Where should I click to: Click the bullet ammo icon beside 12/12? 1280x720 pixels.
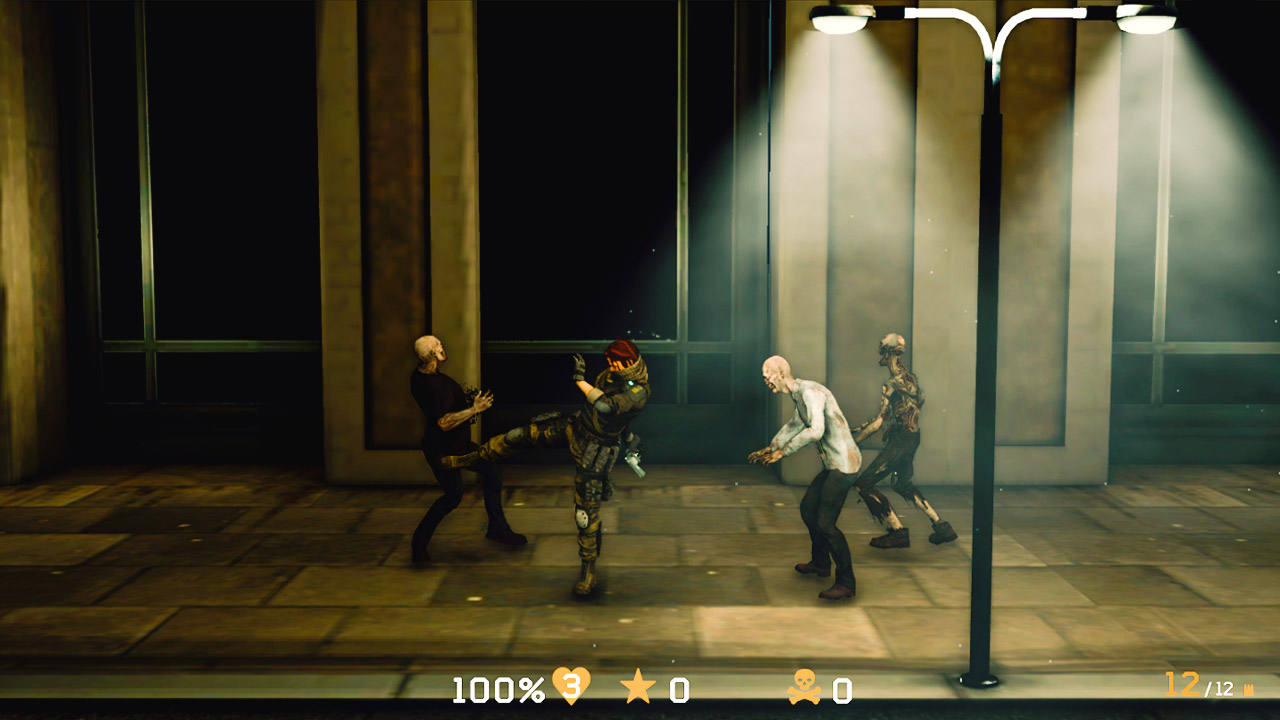[1249, 688]
